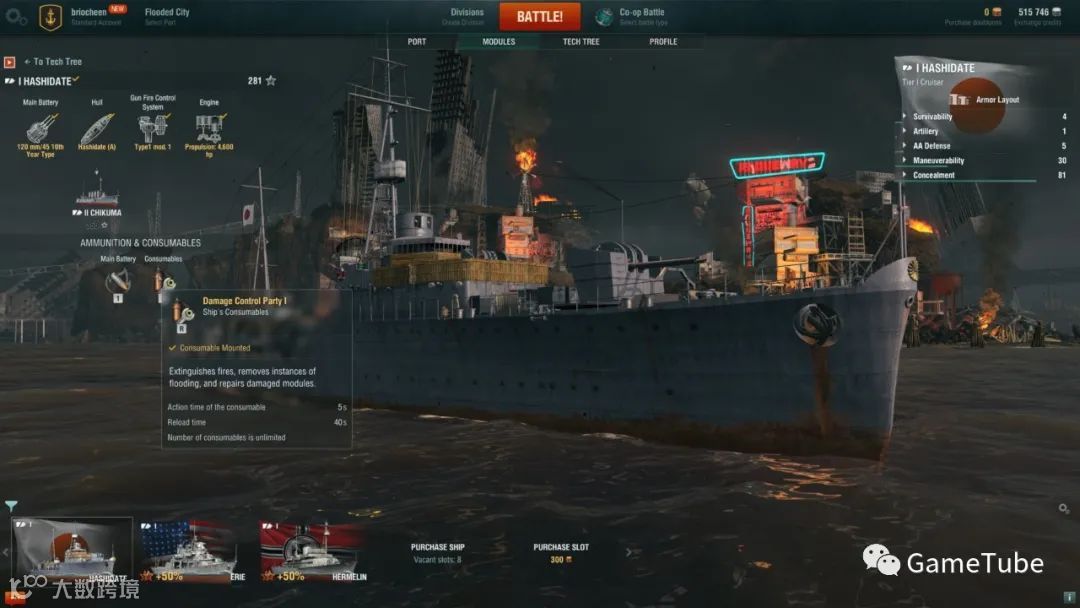Purchase a new slot for 300 doubloons
Screen dimensions: 1080x608
(x=560, y=554)
